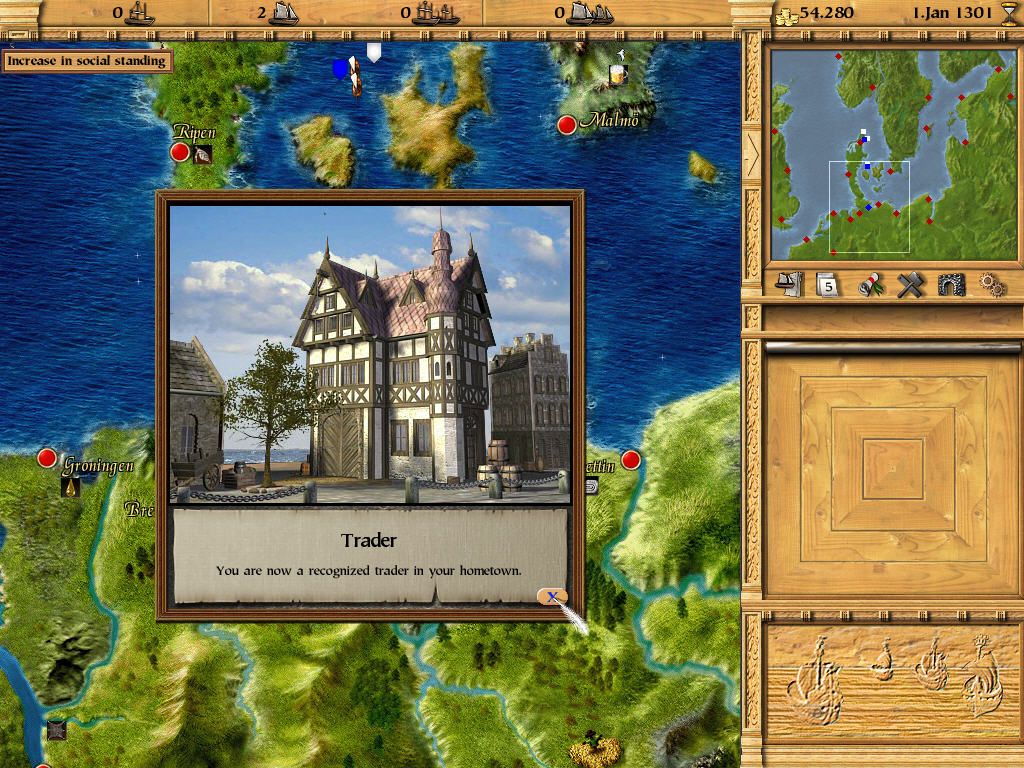Click the arrow tab beside the minimap
The image size is (1024, 768).
click(x=752, y=152)
